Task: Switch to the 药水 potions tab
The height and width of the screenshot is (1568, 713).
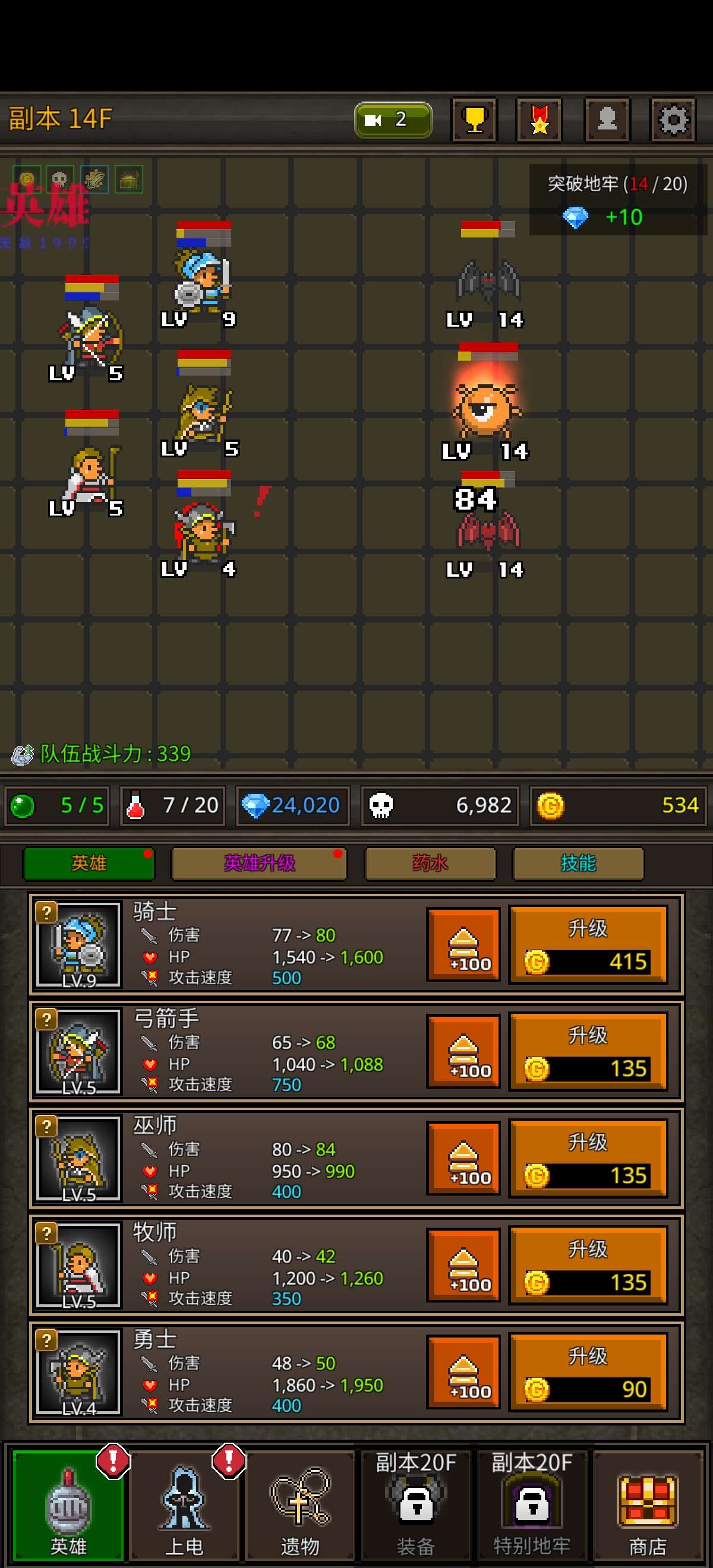Action: pos(430,863)
